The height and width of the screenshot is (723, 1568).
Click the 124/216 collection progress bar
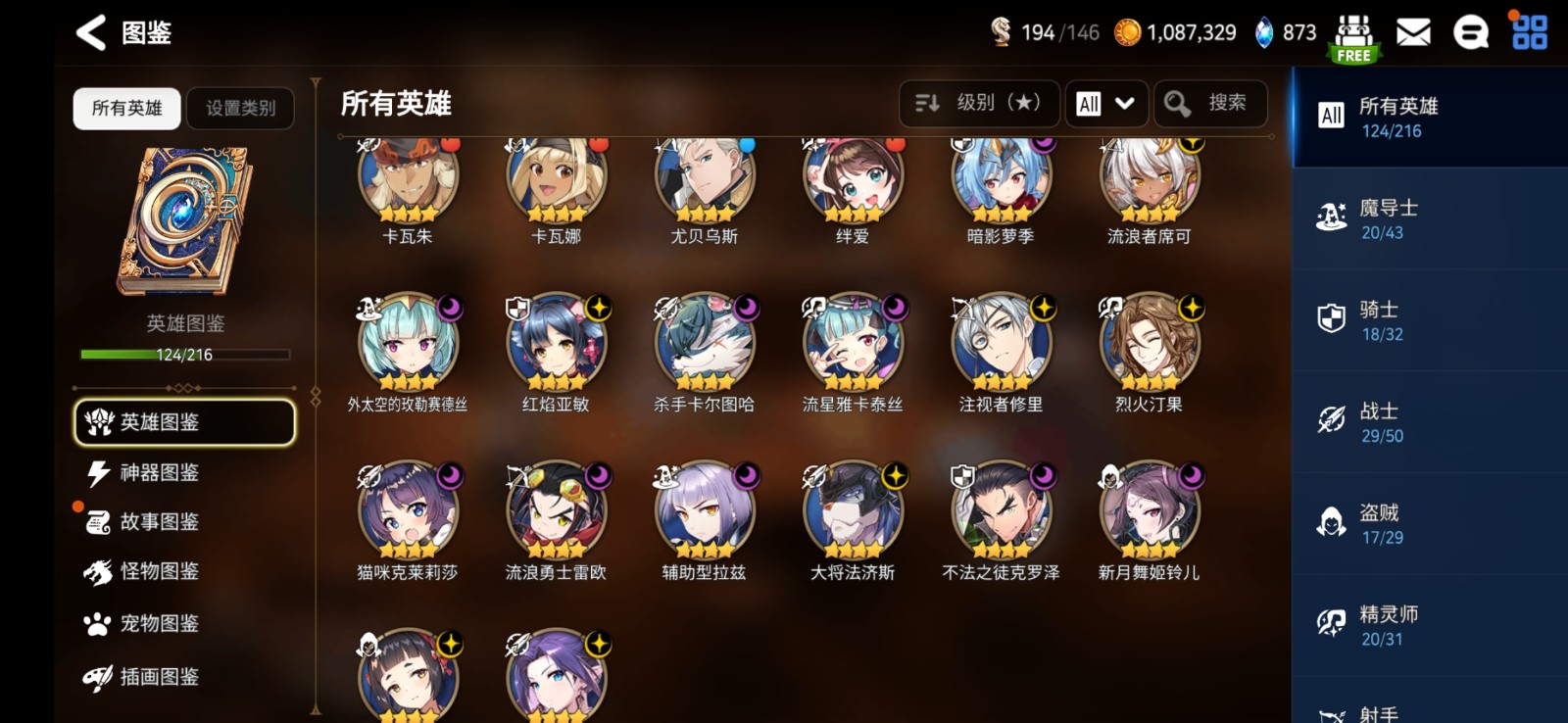click(183, 356)
